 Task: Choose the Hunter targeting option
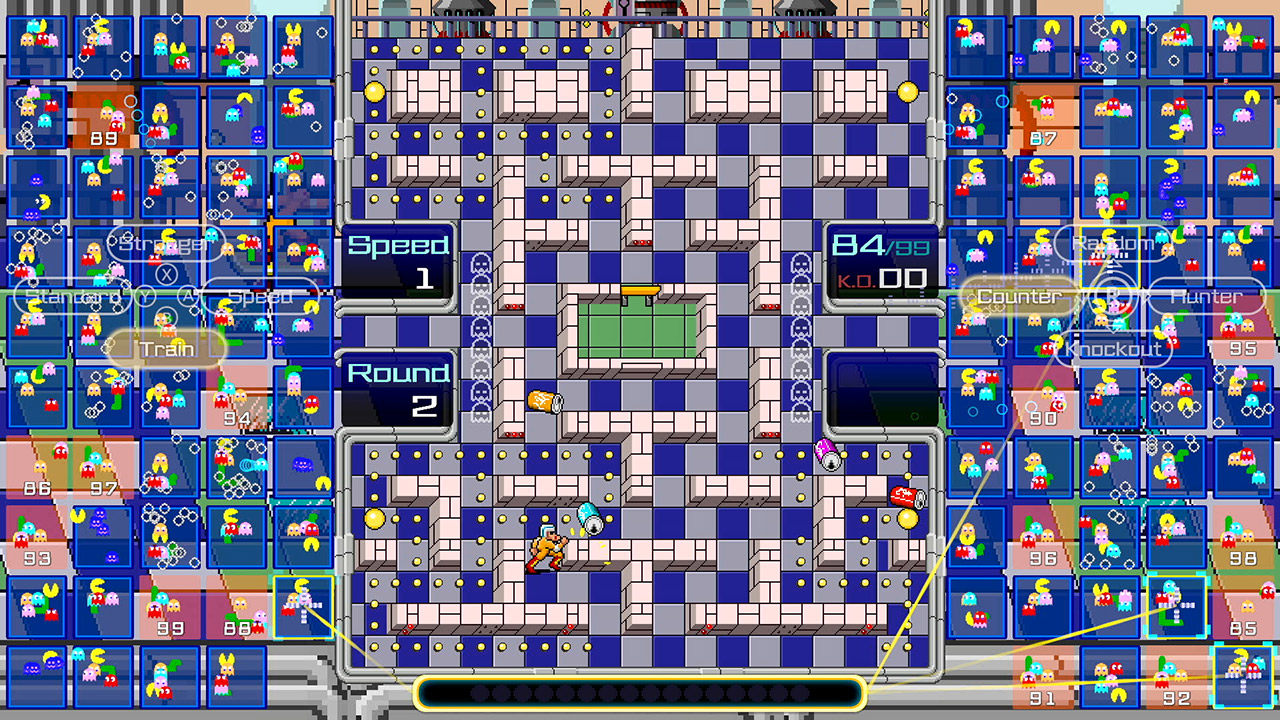pyautogui.click(x=1207, y=296)
